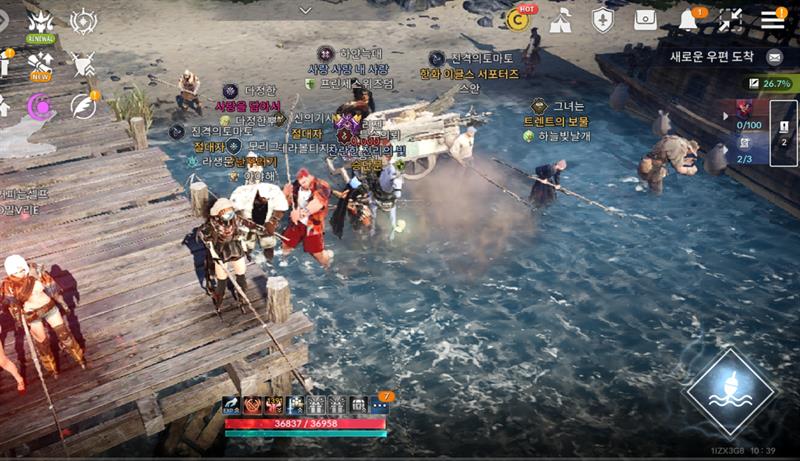The height and width of the screenshot is (461, 800).
Task: Expand the top center dropdown arrow
Action: (307, 9)
